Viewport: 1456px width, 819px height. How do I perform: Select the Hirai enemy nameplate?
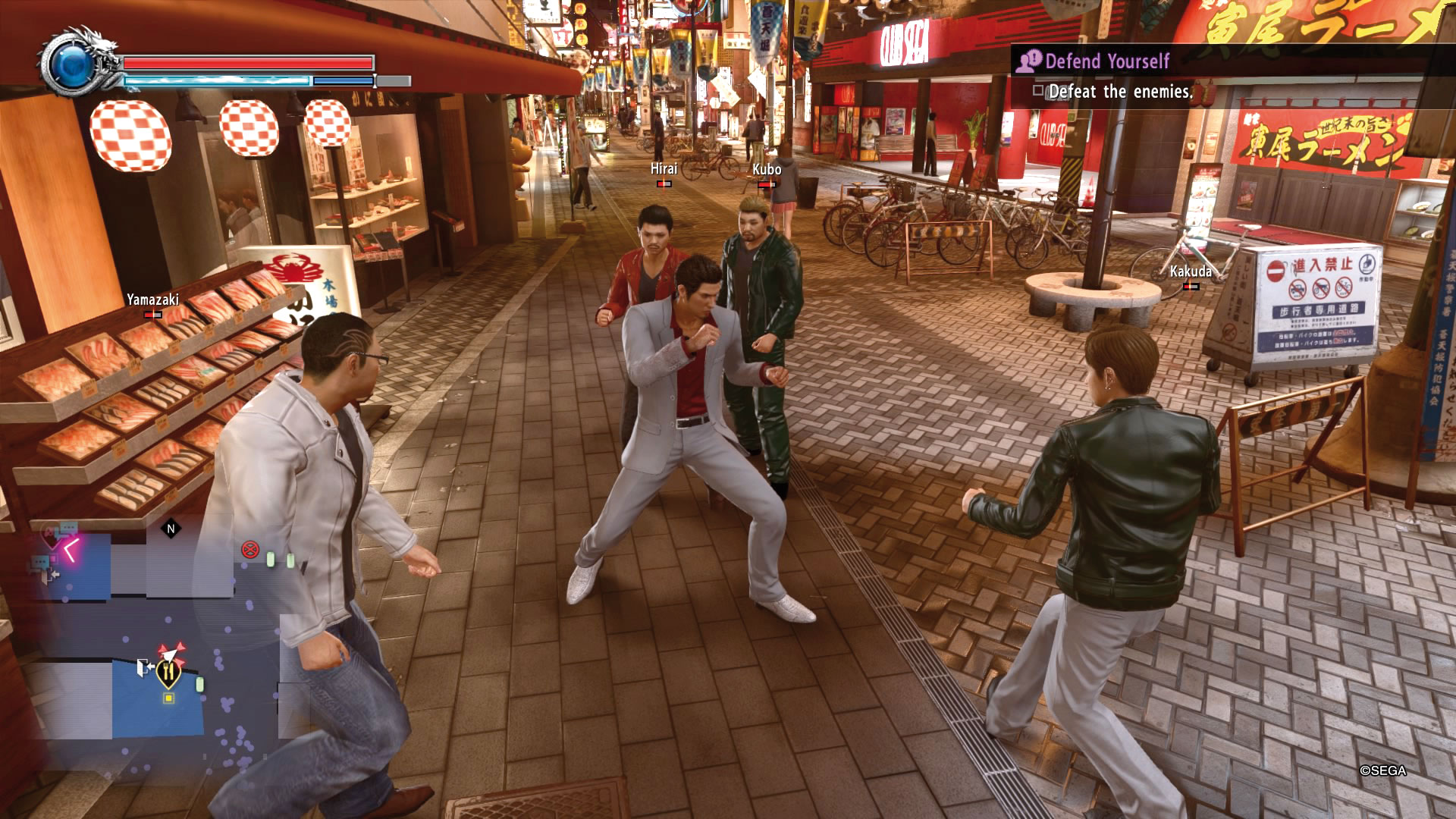pos(664,170)
